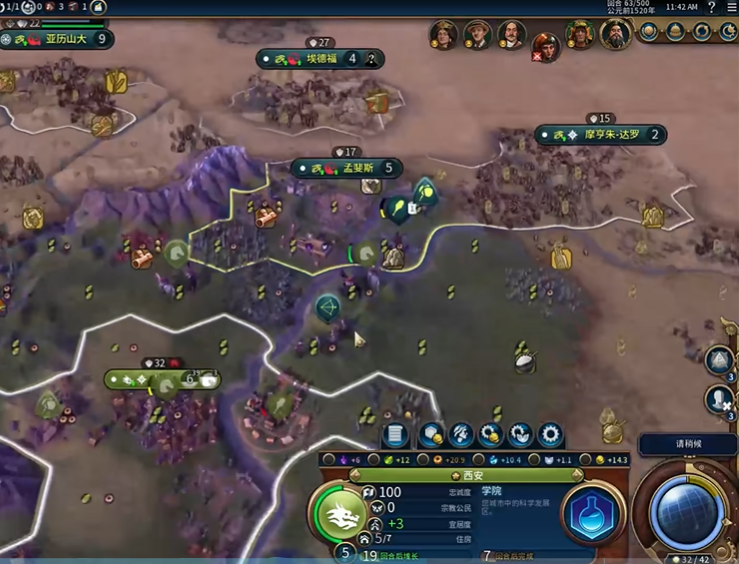
Task: Click the bearded Chinese leader portrait
Action: (614, 35)
